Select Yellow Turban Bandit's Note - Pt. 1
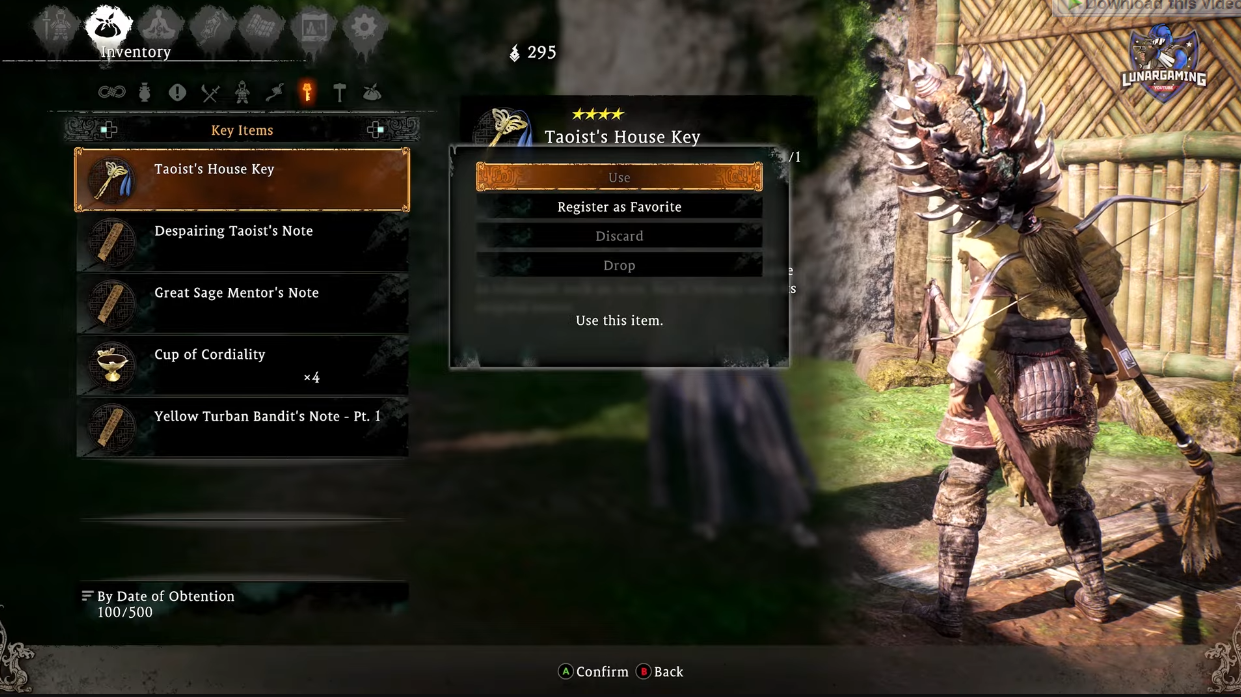The height and width of the screenshot is (697, 1241). (242, 427)
